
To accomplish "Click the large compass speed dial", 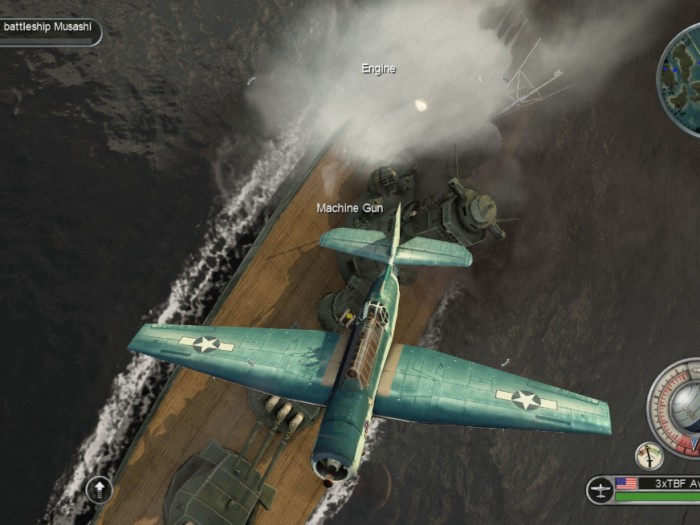I will click(680, 400).
